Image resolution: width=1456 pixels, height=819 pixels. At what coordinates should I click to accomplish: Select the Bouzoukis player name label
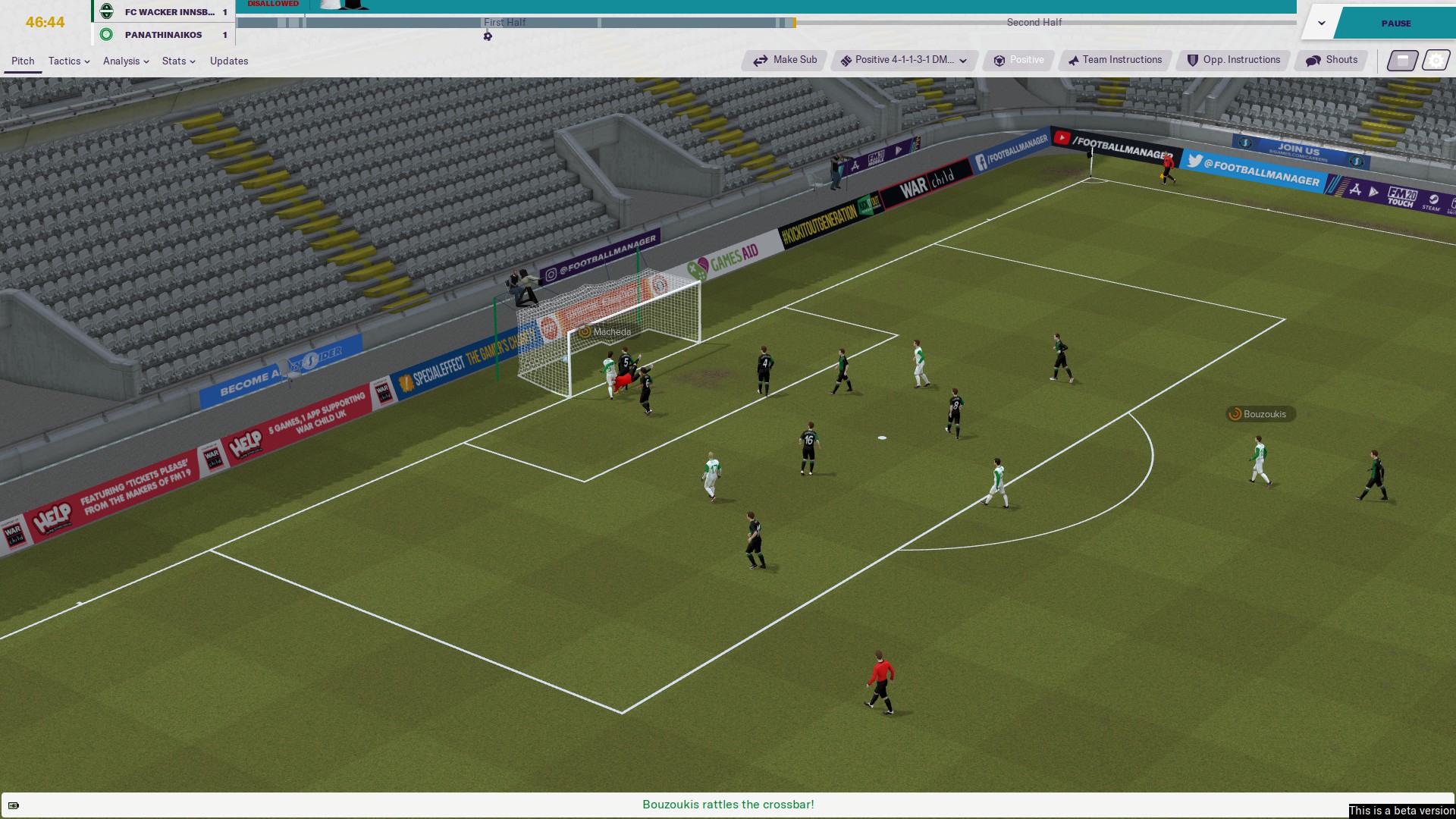pyautogui.click(x=1260, y=414)
